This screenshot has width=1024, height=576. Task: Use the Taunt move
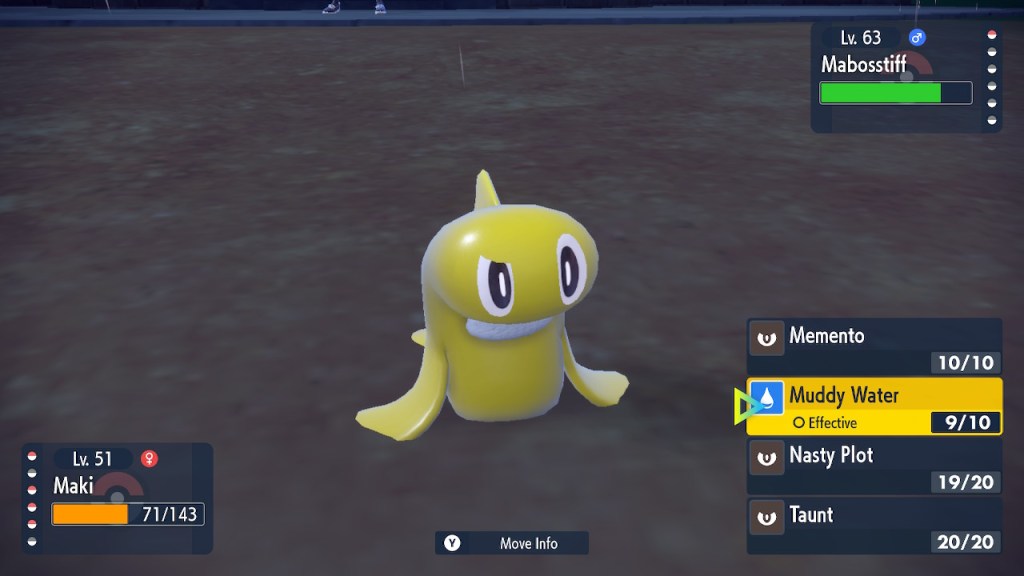coord(874,526)
